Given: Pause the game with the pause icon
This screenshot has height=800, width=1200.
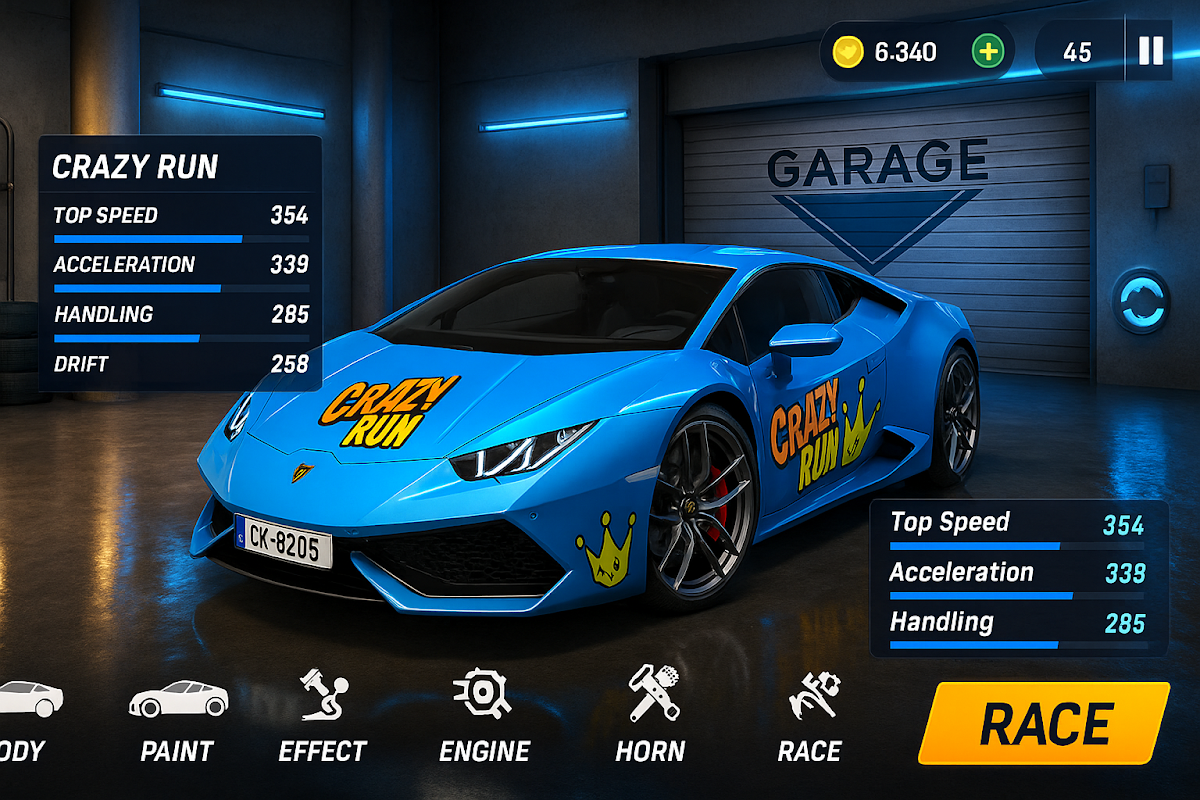Looking at the screenshot, I should (x=1151, y=51).
